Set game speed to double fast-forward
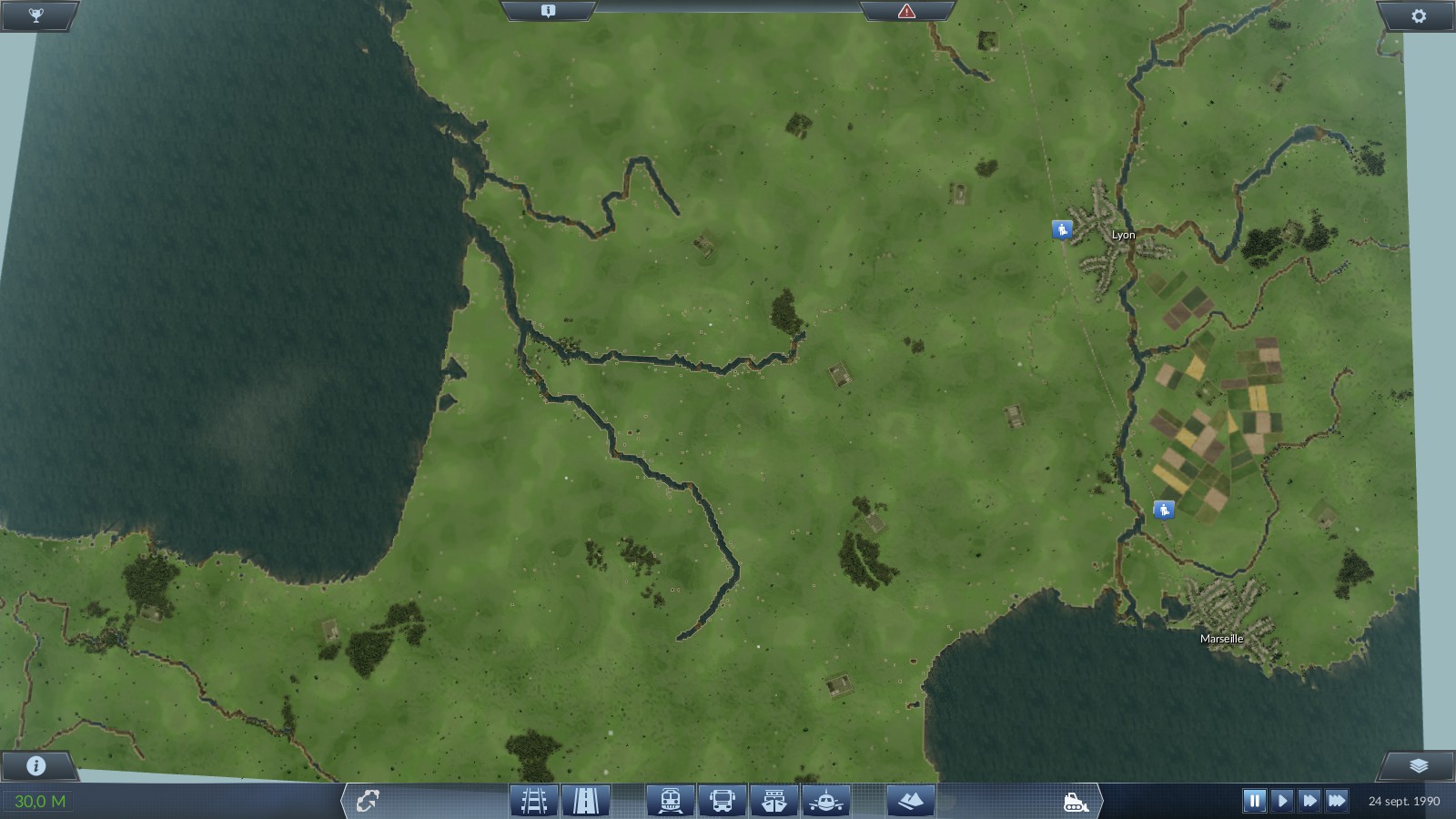This screenshot has height=819, width=1456. click(x=1309, y=801)
